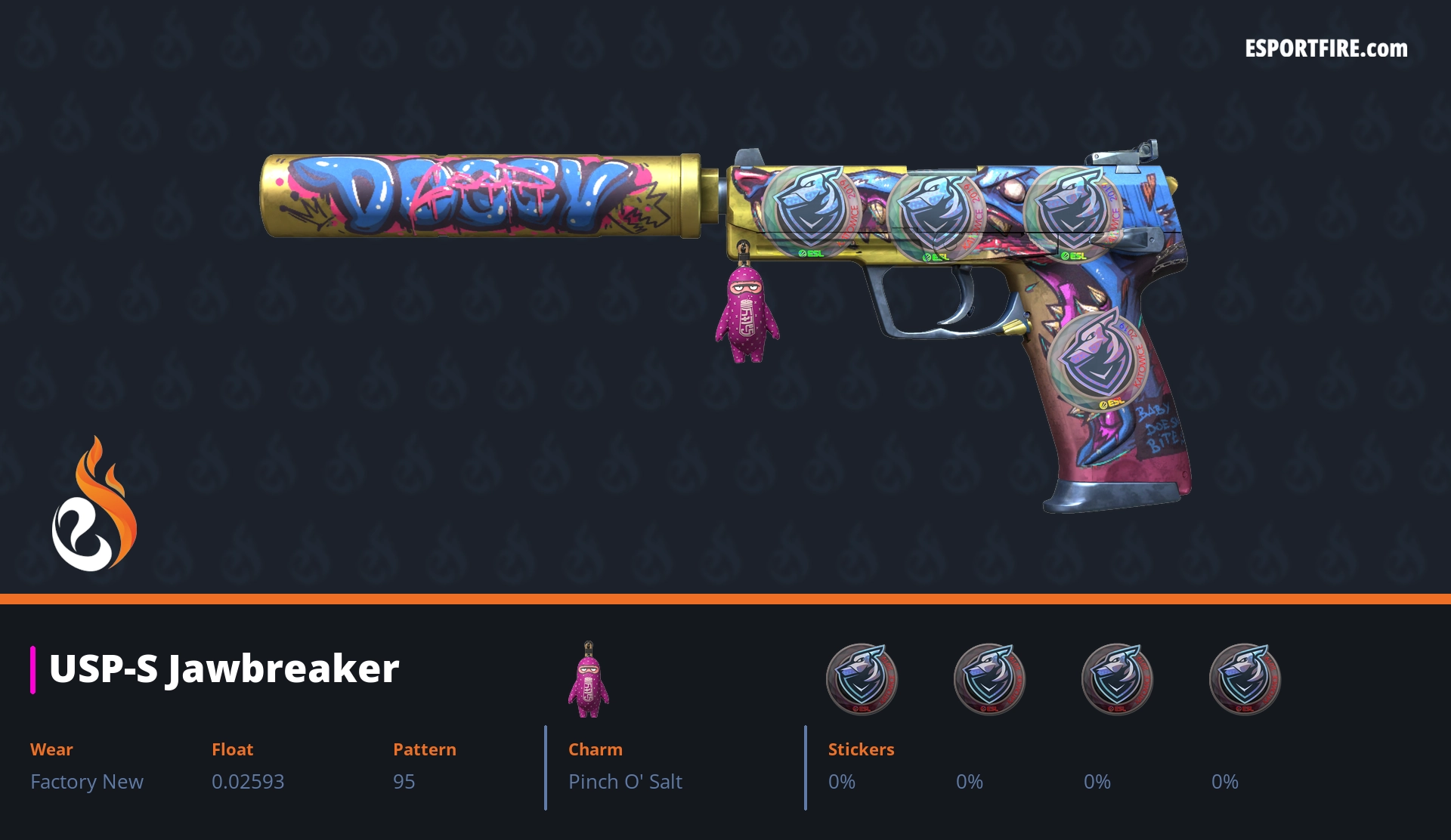
Task: Select the Pinch O' Salt charm thumbnail in info panel
Action: coord(589,680)
